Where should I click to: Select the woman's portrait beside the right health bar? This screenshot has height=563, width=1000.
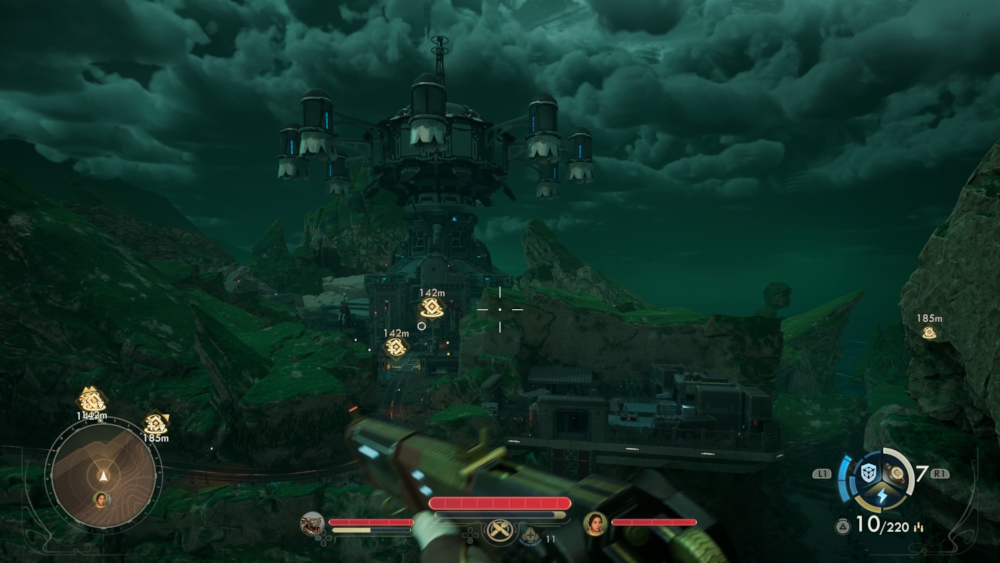(596, 523)
